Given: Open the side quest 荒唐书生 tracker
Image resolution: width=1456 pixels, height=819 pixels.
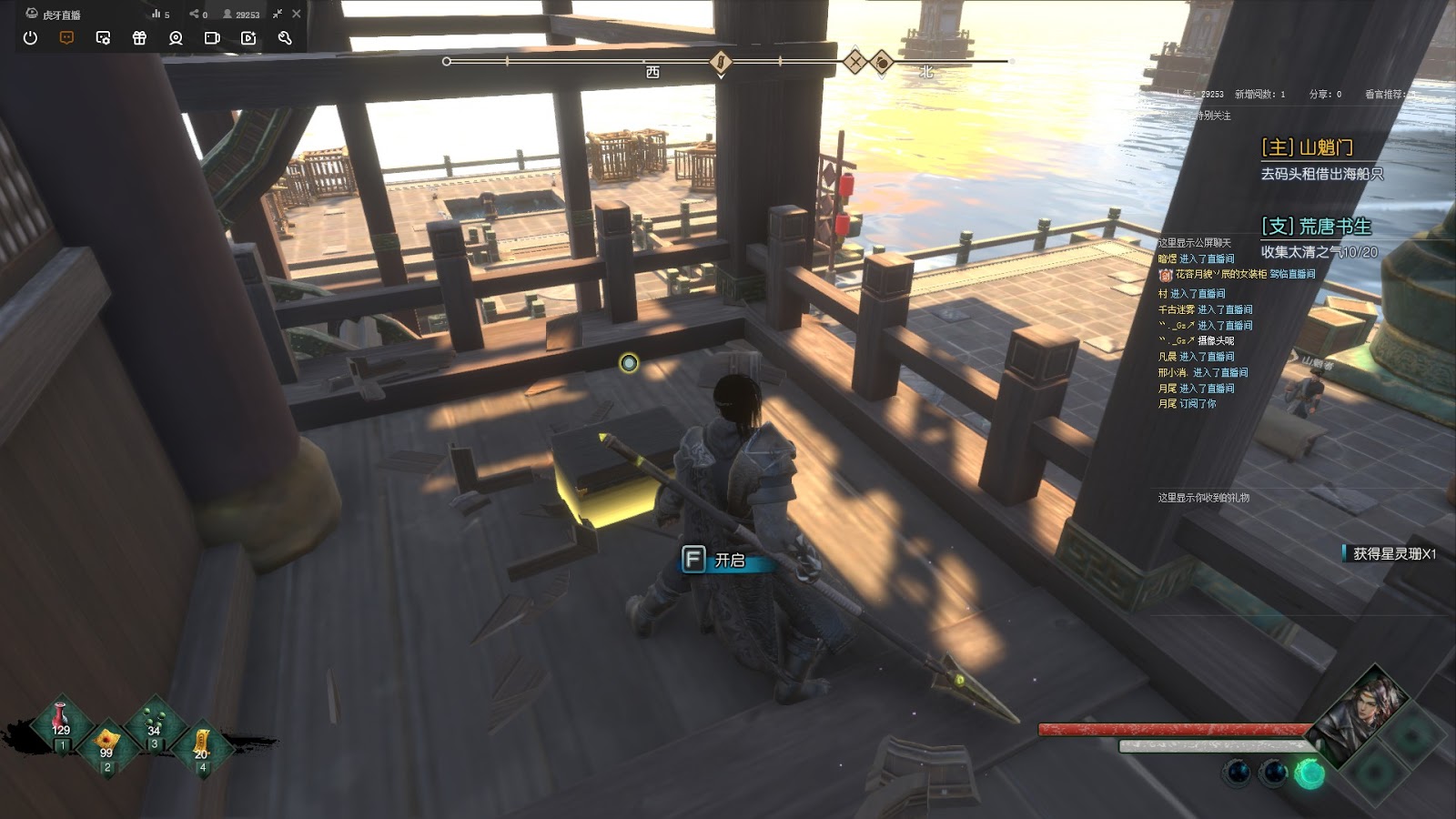Looking at the screenshot, I should (x=1316, y=227).
